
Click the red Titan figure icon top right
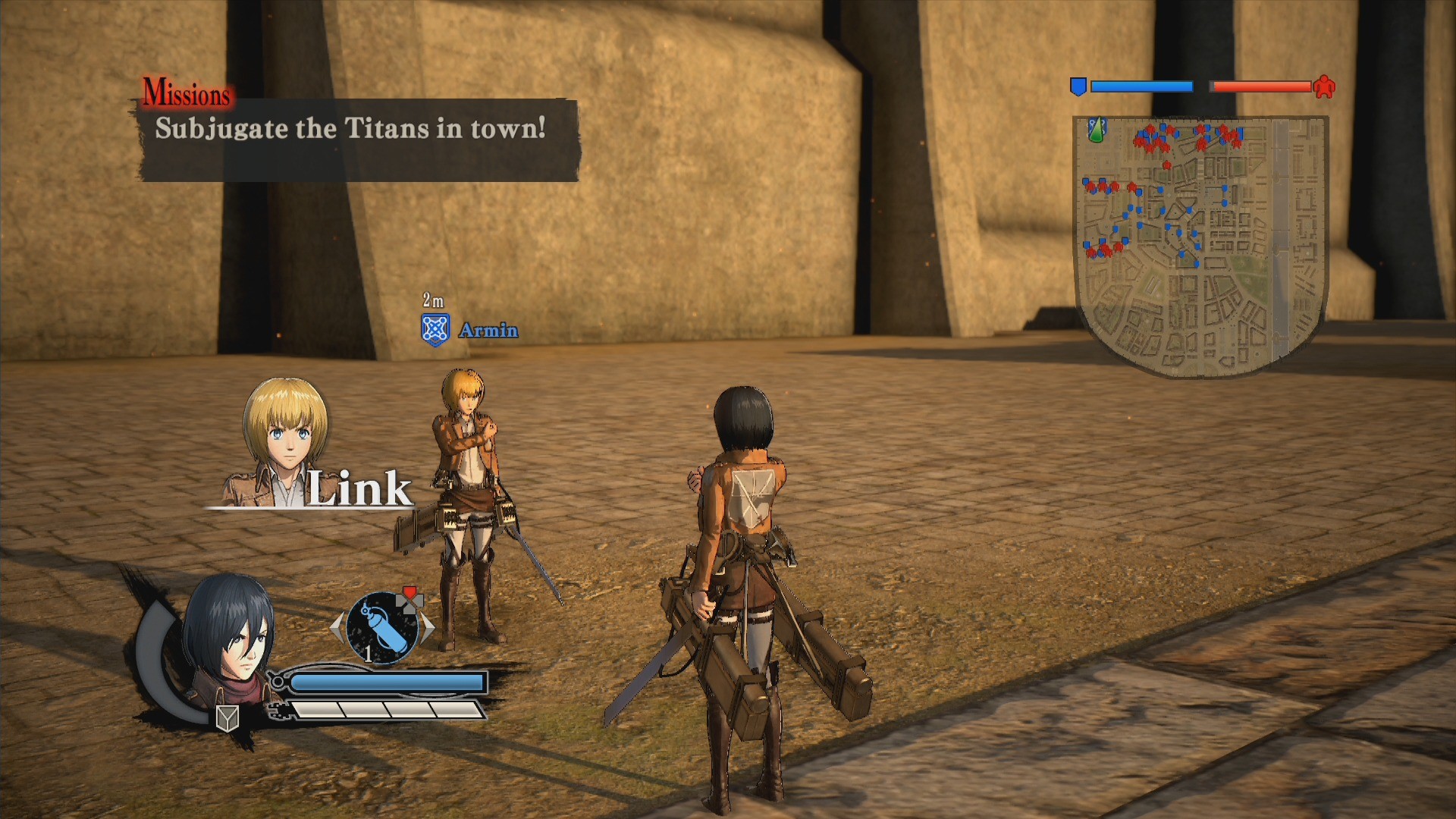(x=1326, y=86)
